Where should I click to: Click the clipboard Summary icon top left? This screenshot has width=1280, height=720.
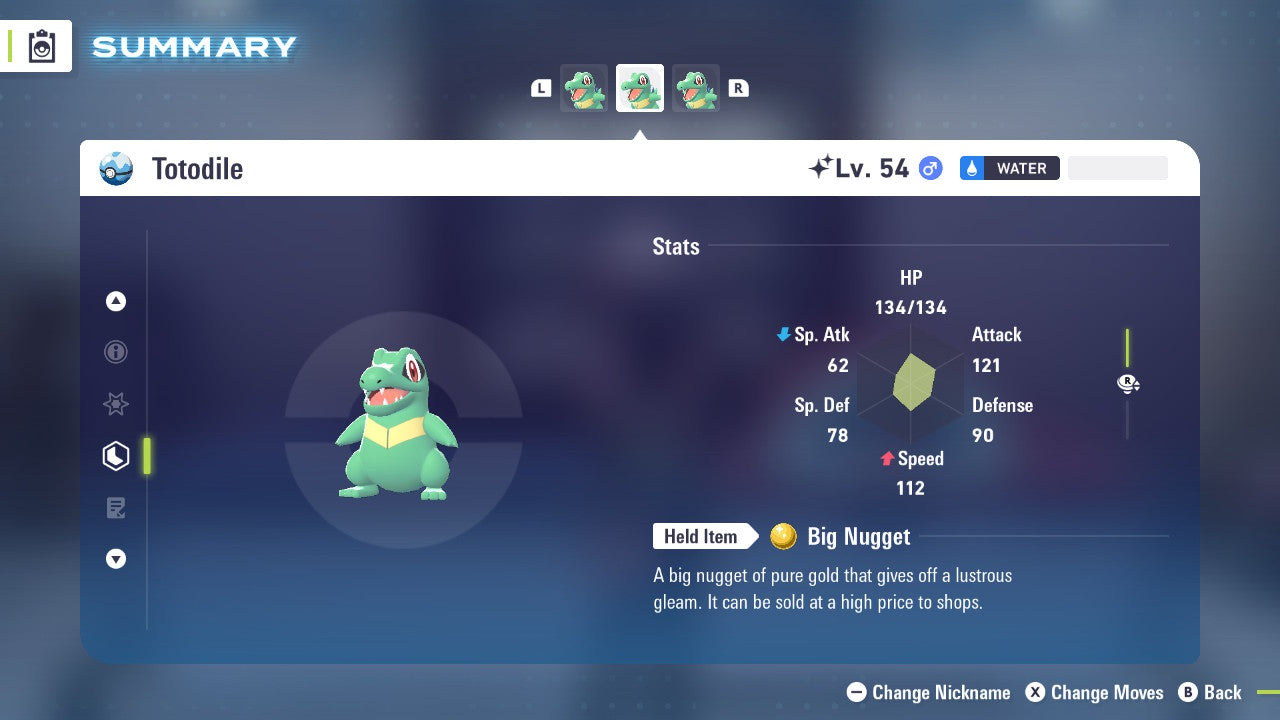tap(41, 46)
